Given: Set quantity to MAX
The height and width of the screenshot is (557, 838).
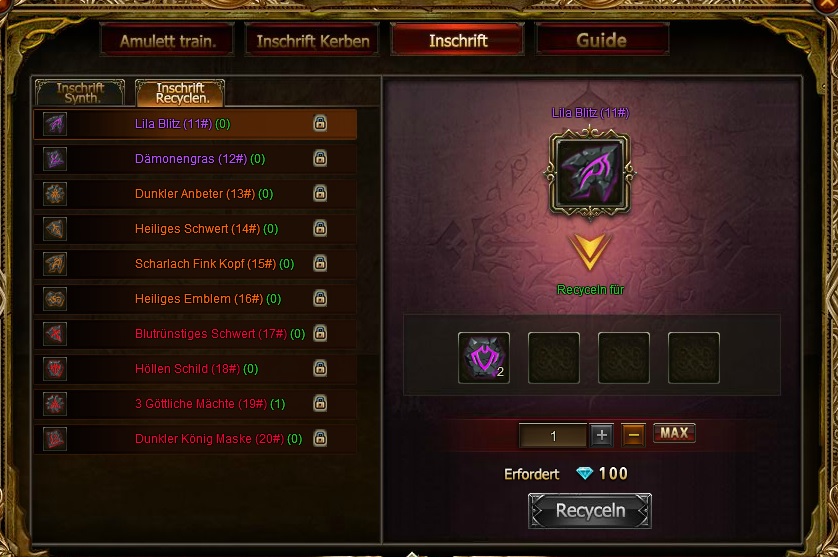Looking at the screenshot, I should click(x=674, y=434).
